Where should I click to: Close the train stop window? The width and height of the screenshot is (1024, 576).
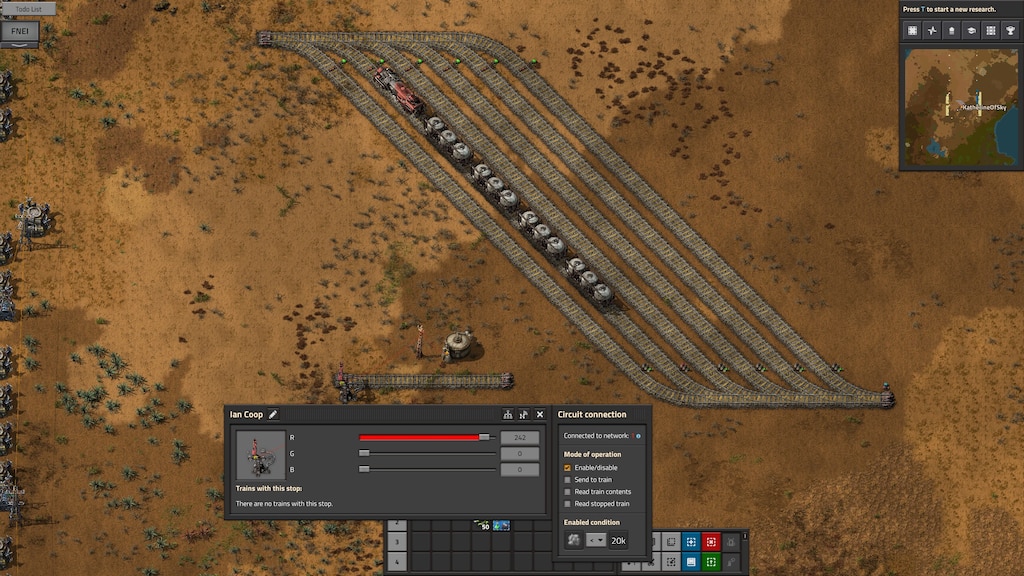[540, 414]
